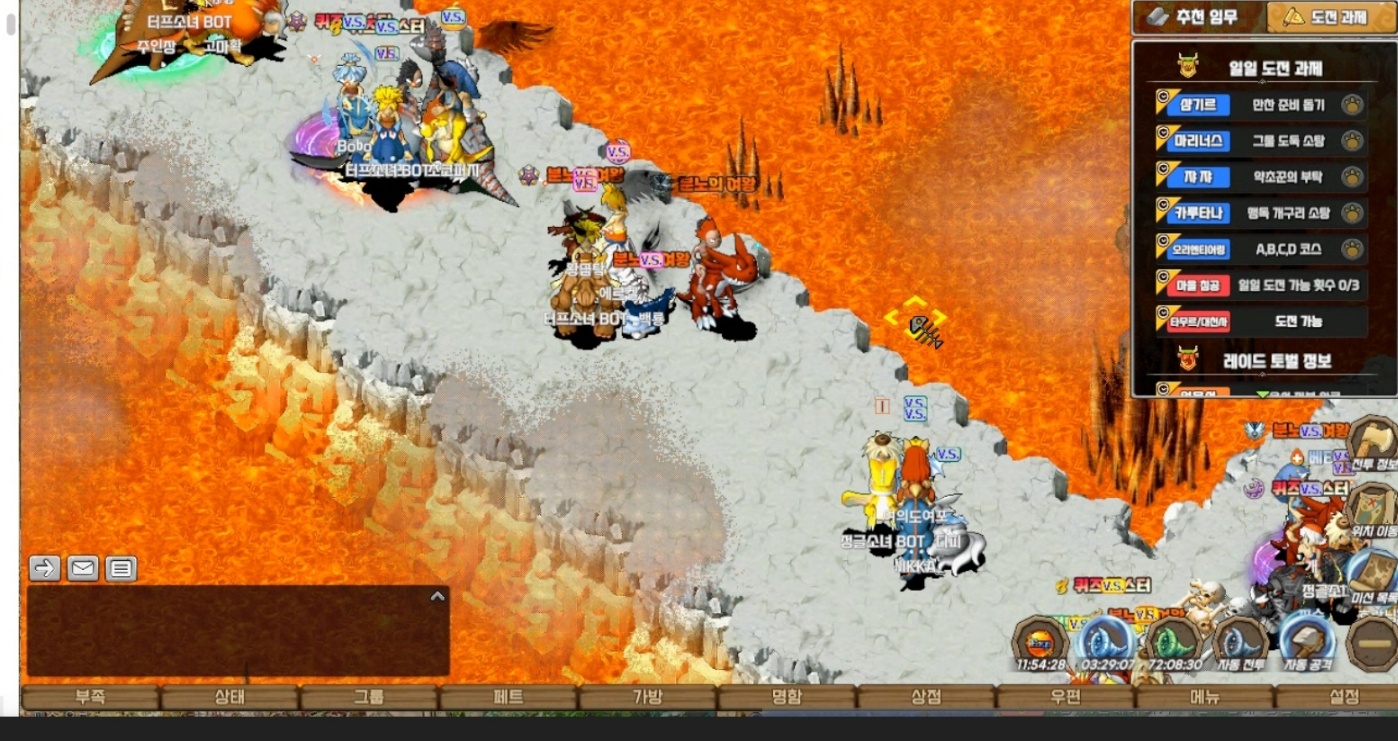Open the 가방 bag menu
Viewport: 1398px width, 741px height.
[x=647, y=697]
